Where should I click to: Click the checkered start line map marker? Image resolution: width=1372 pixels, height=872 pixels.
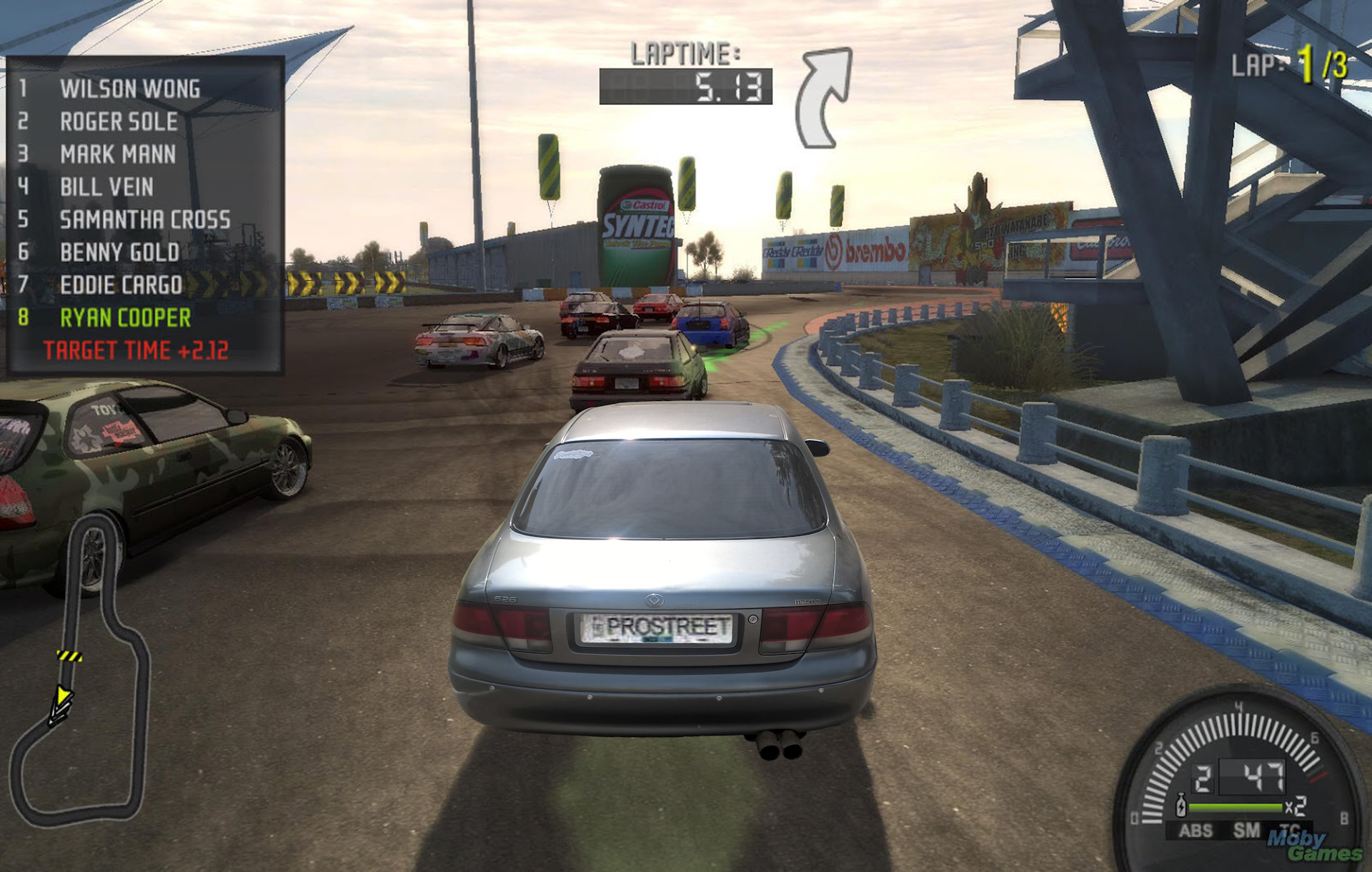pos(69,655)
